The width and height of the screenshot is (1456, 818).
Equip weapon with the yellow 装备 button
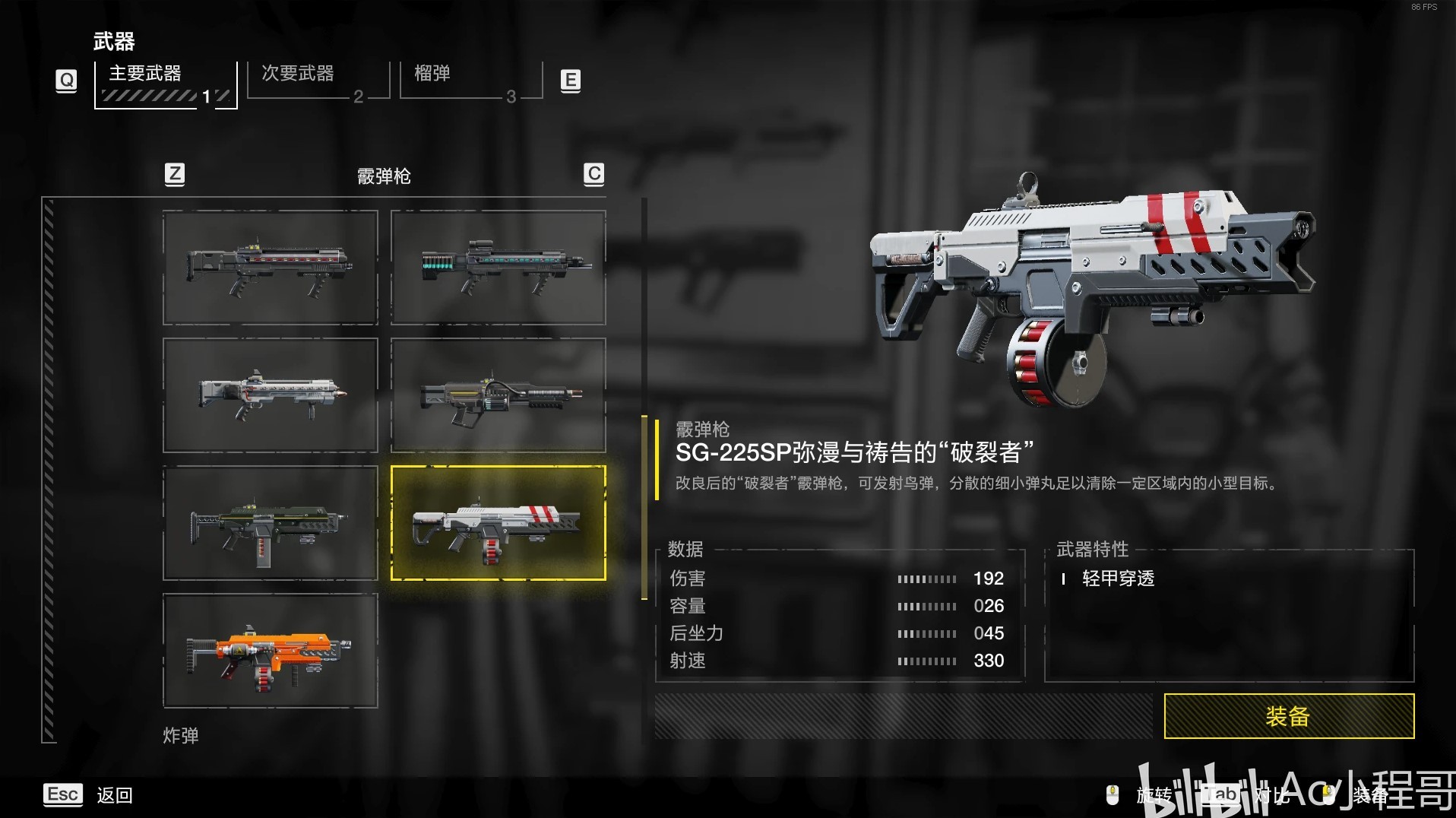tap(1288, 715)
